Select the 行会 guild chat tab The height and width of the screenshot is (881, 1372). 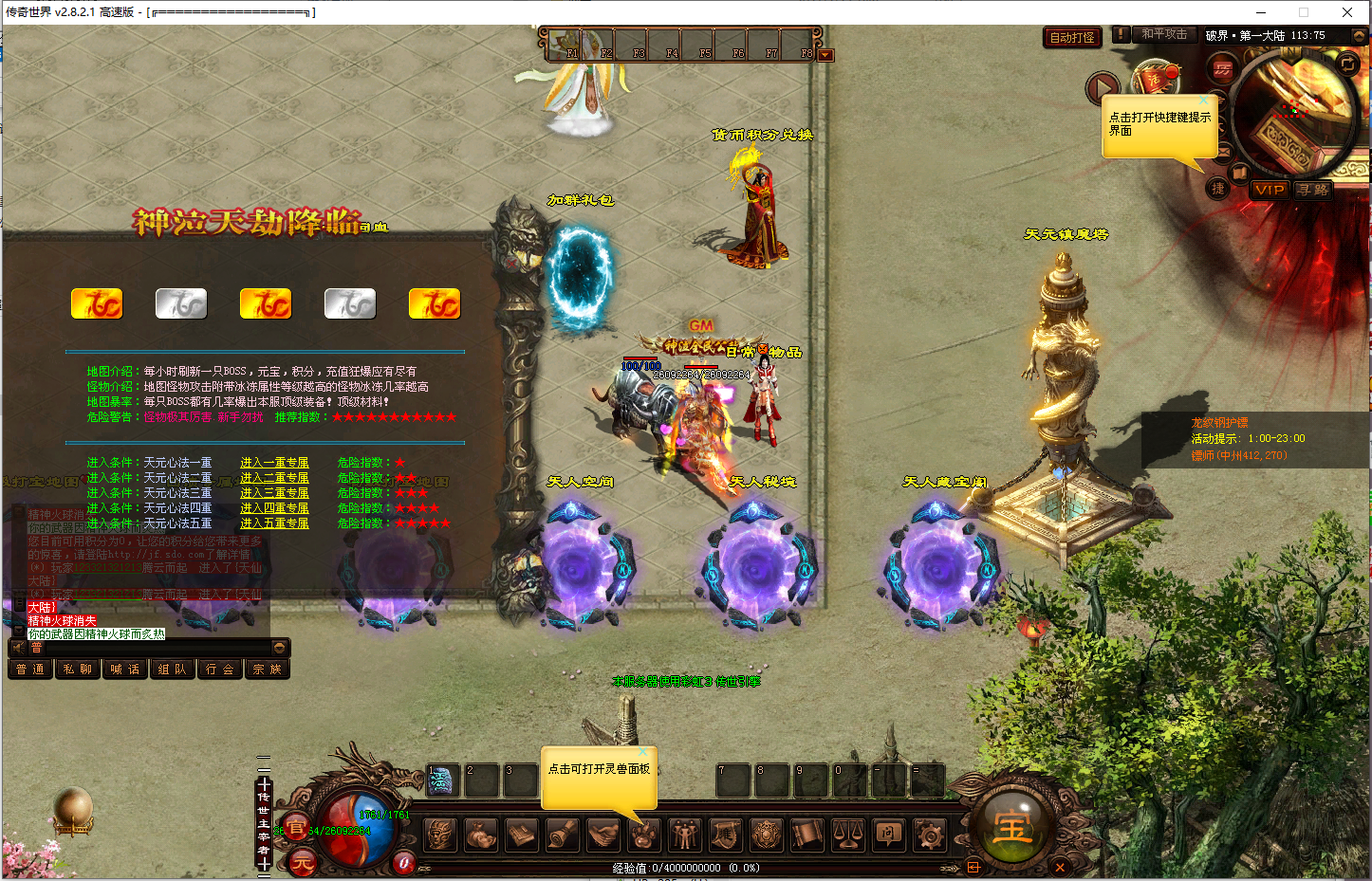coord(220,670)
